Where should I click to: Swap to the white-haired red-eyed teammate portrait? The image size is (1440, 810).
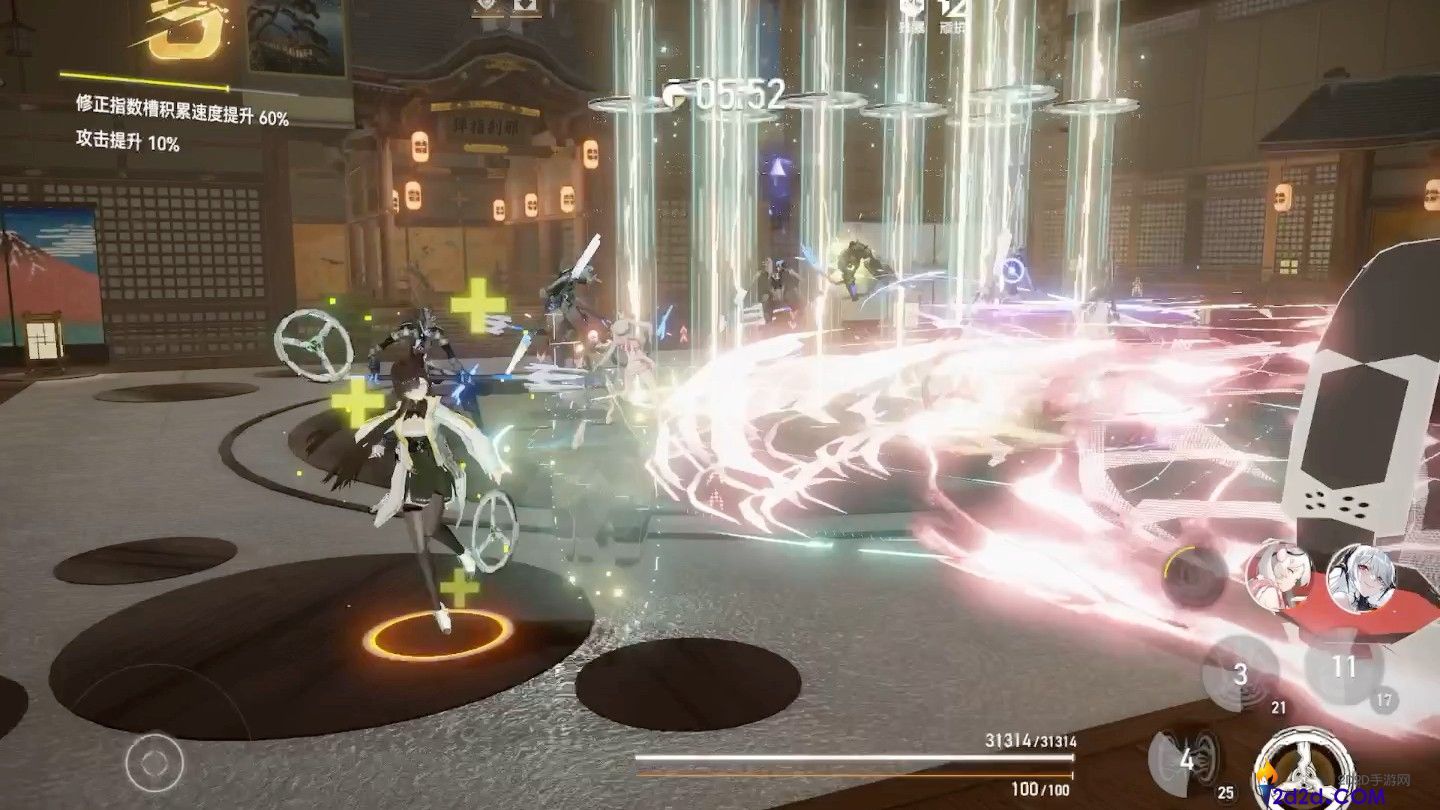point(1361,577)
